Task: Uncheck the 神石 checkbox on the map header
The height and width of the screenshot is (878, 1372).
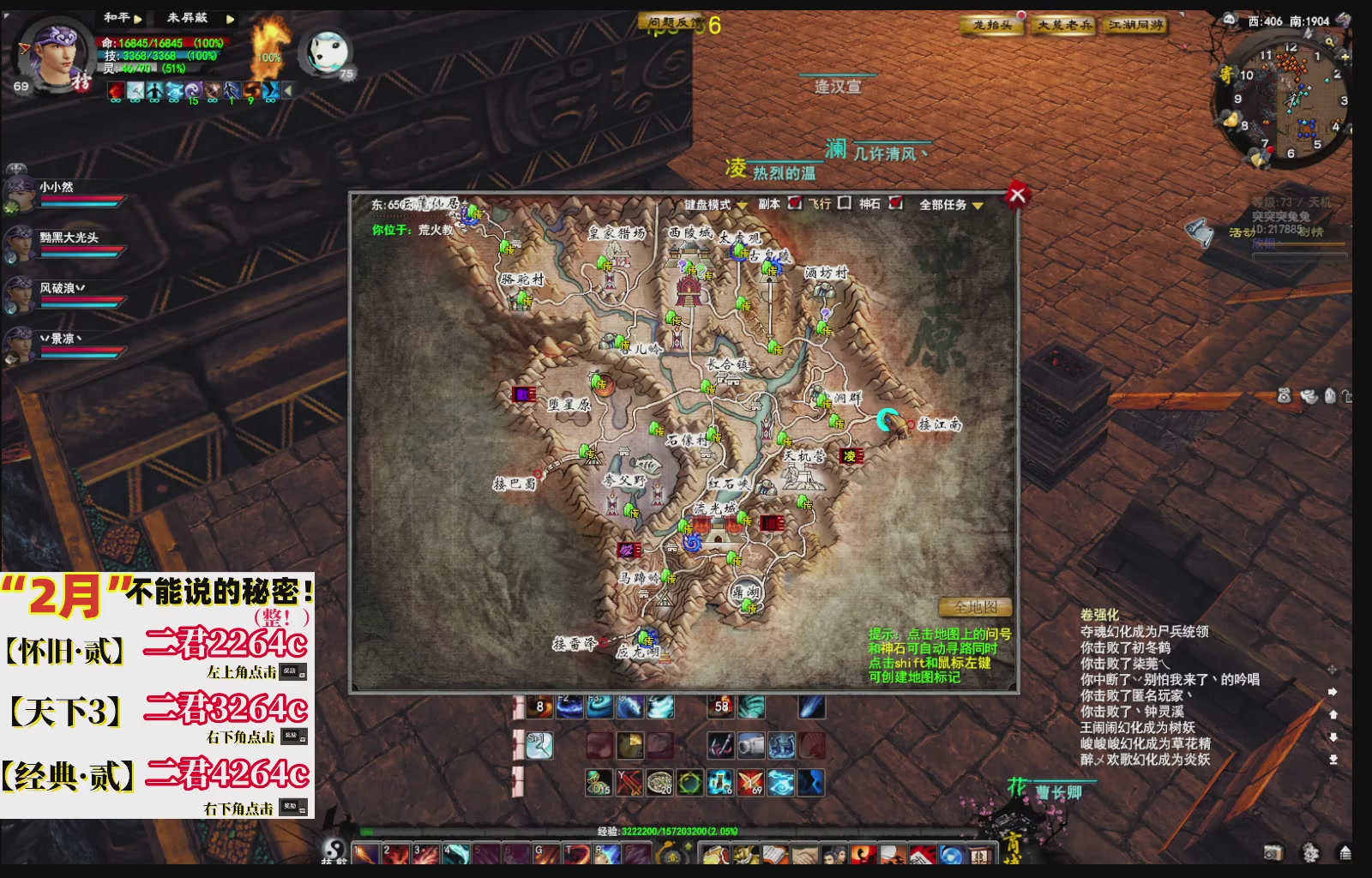Action: (x=896, y=202)
